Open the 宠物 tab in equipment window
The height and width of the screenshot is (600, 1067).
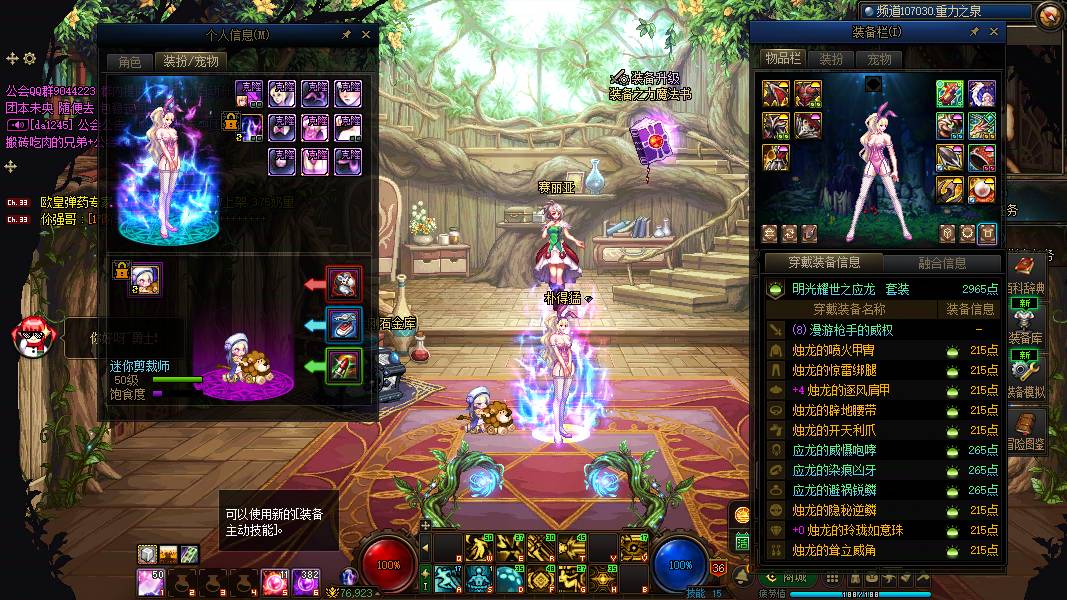point(879,59)
